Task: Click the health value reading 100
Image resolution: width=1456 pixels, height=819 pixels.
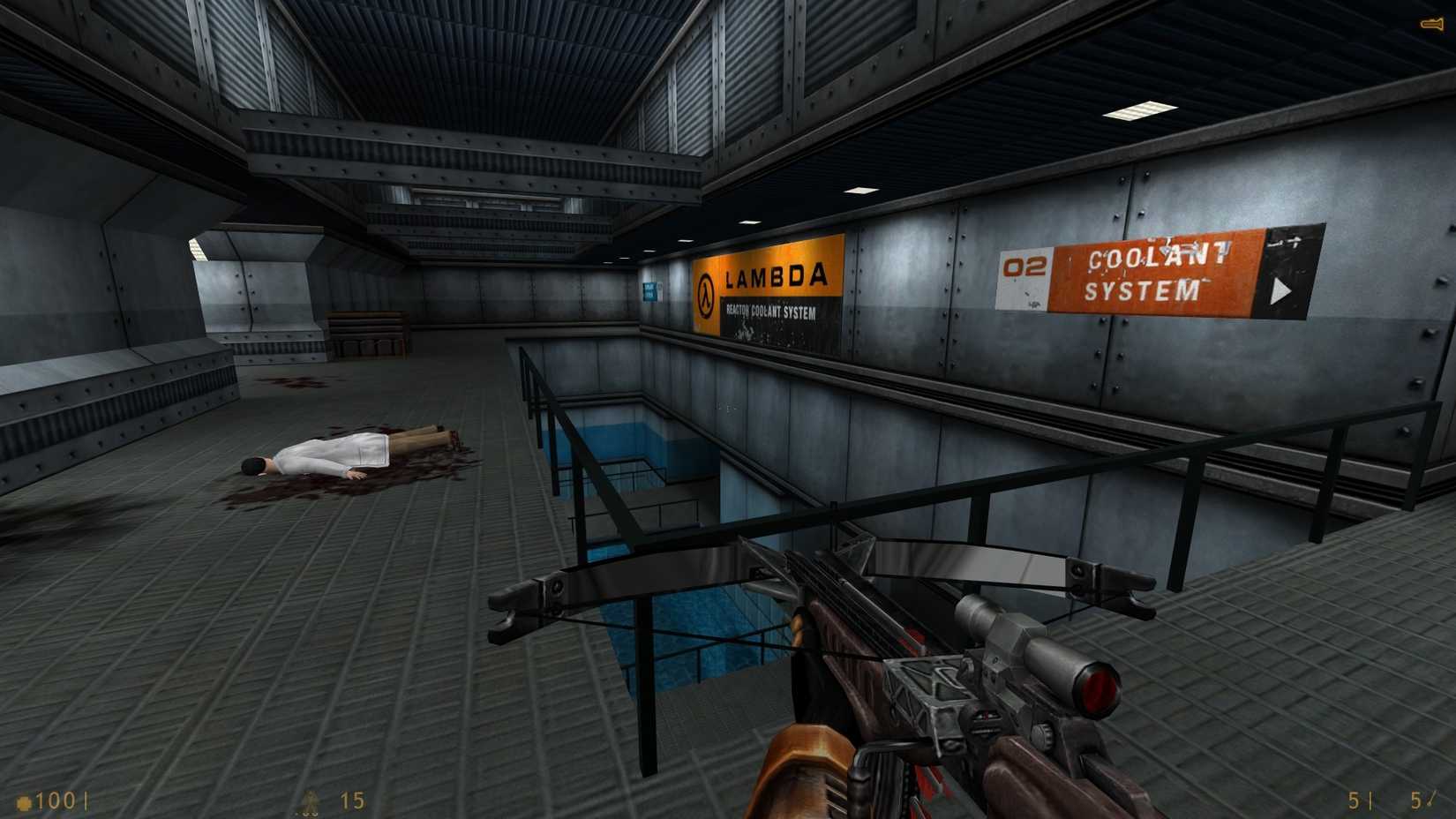Action: [57, 801]
